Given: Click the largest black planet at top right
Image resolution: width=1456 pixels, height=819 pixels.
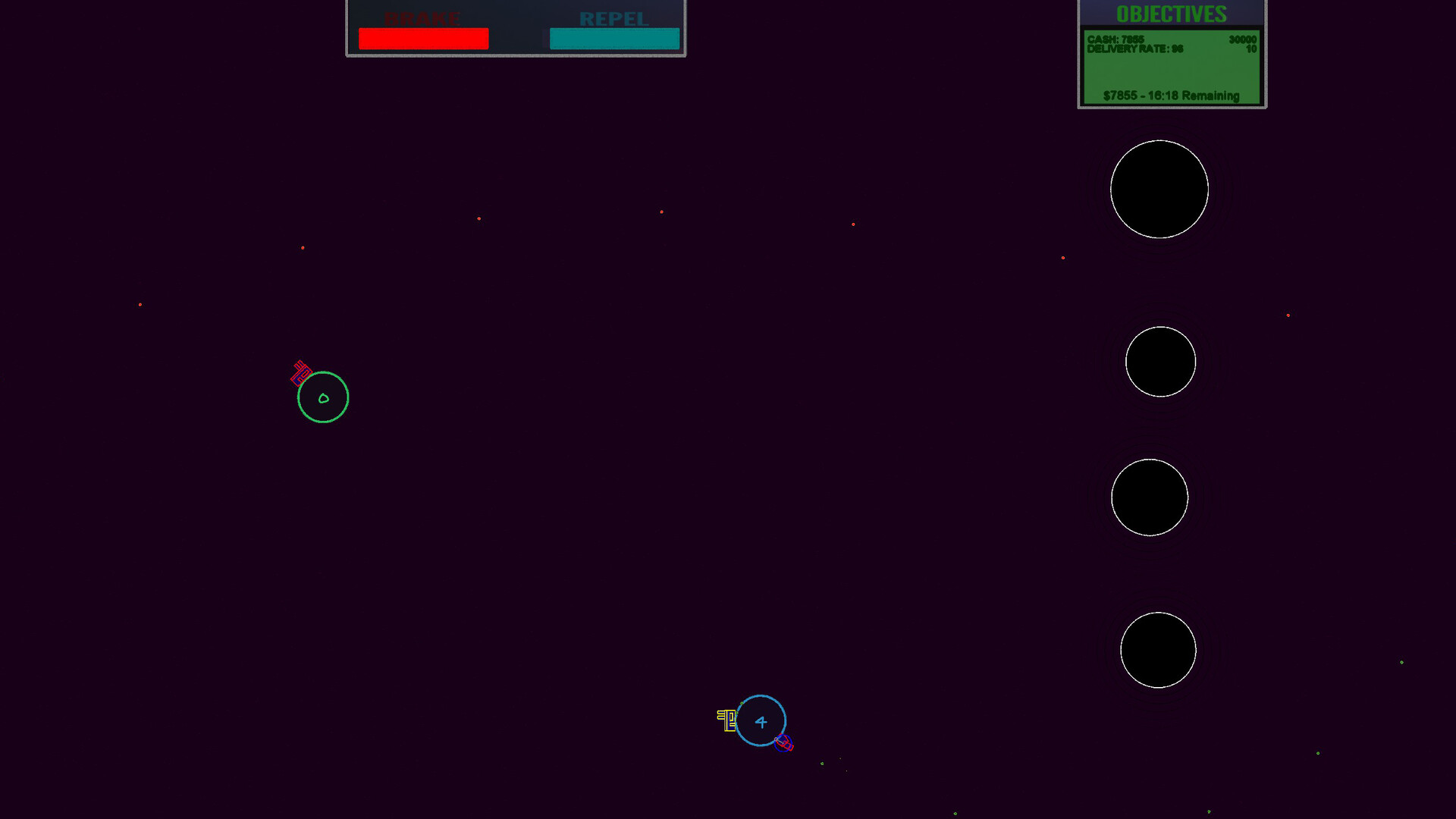Looking at the screenshot, I should [1159, 190].
